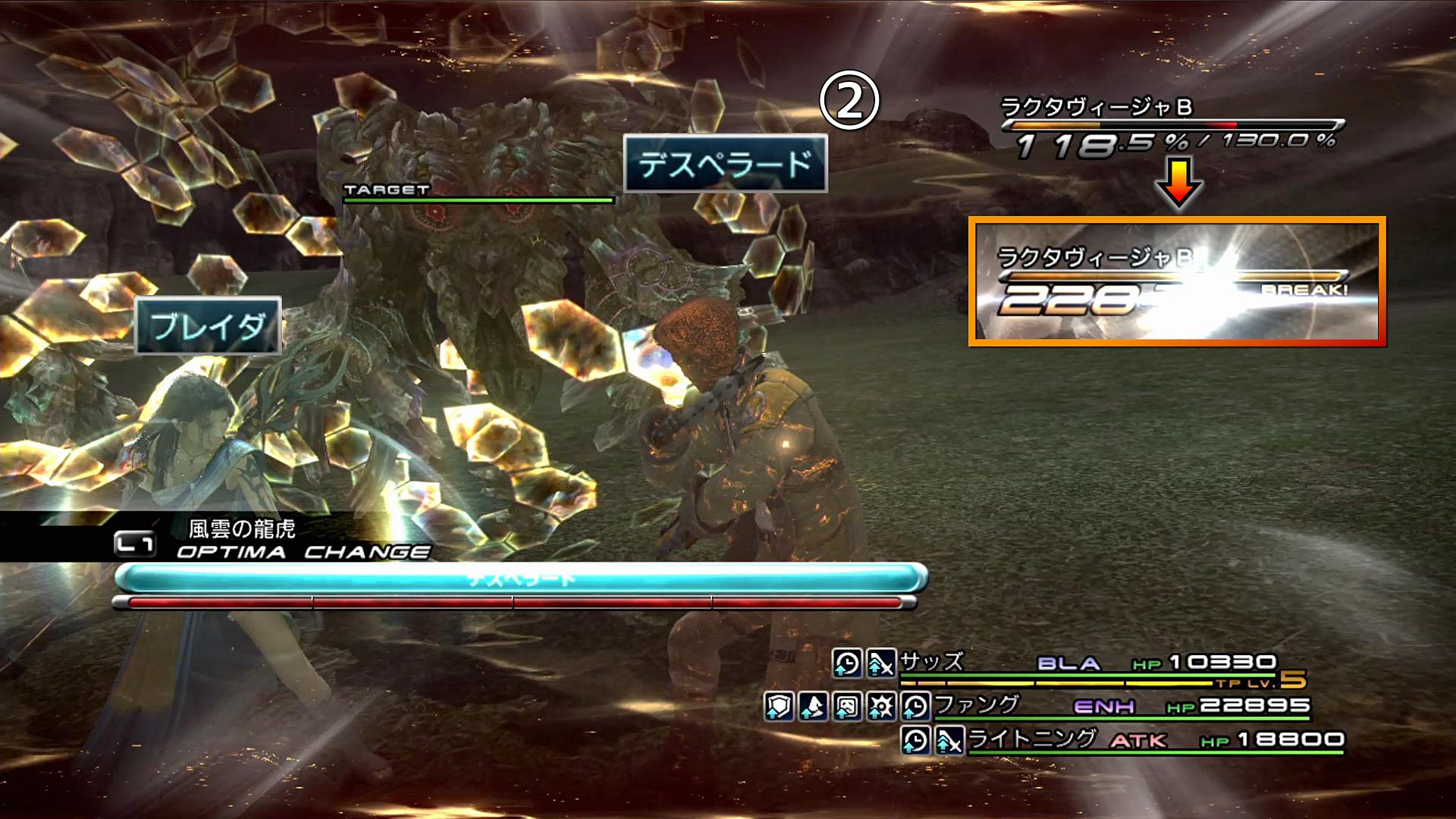1456x819 pixels.
Task: Click Fang's ENH role label
Action: point(1104,707)
